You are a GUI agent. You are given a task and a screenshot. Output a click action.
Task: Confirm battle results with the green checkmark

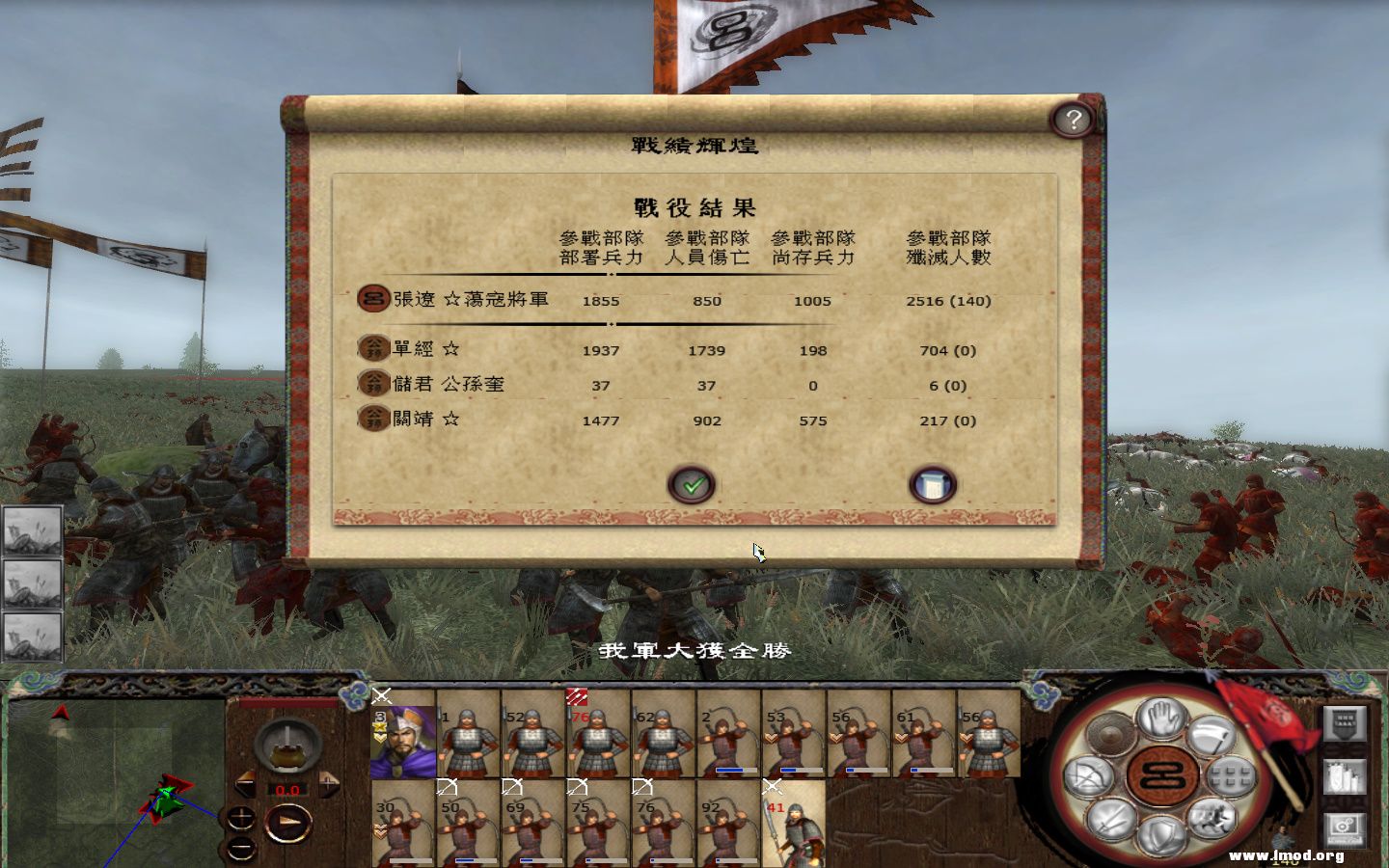click(692, 485)
